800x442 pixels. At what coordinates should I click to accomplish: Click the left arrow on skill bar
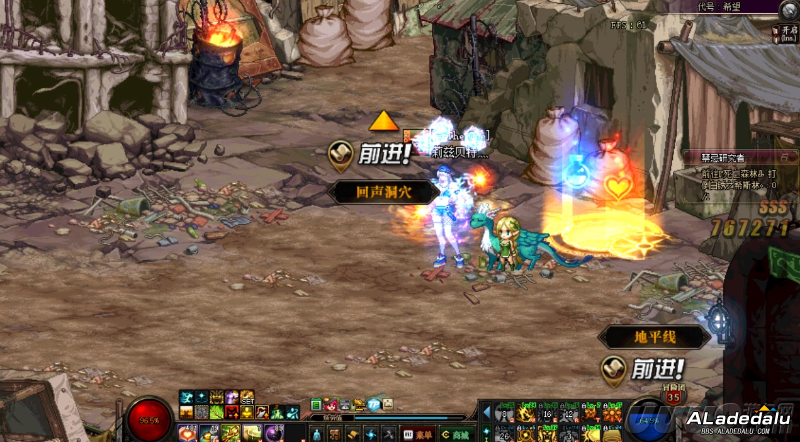click(x=486, y=412)
